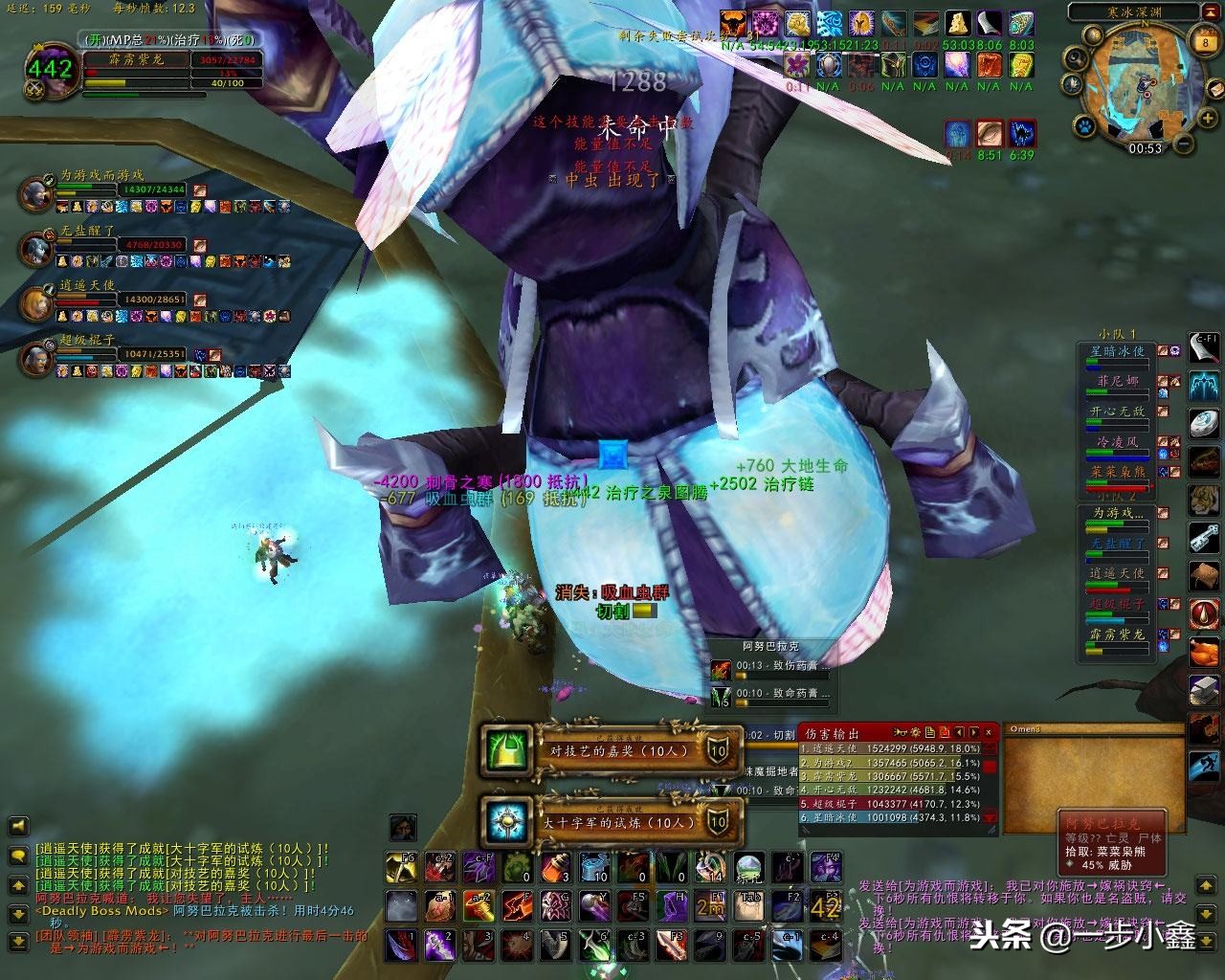Click the Recount report parchment icon
The width and height of the screenshot is (1225, 980).
click(x=930, y=732)
